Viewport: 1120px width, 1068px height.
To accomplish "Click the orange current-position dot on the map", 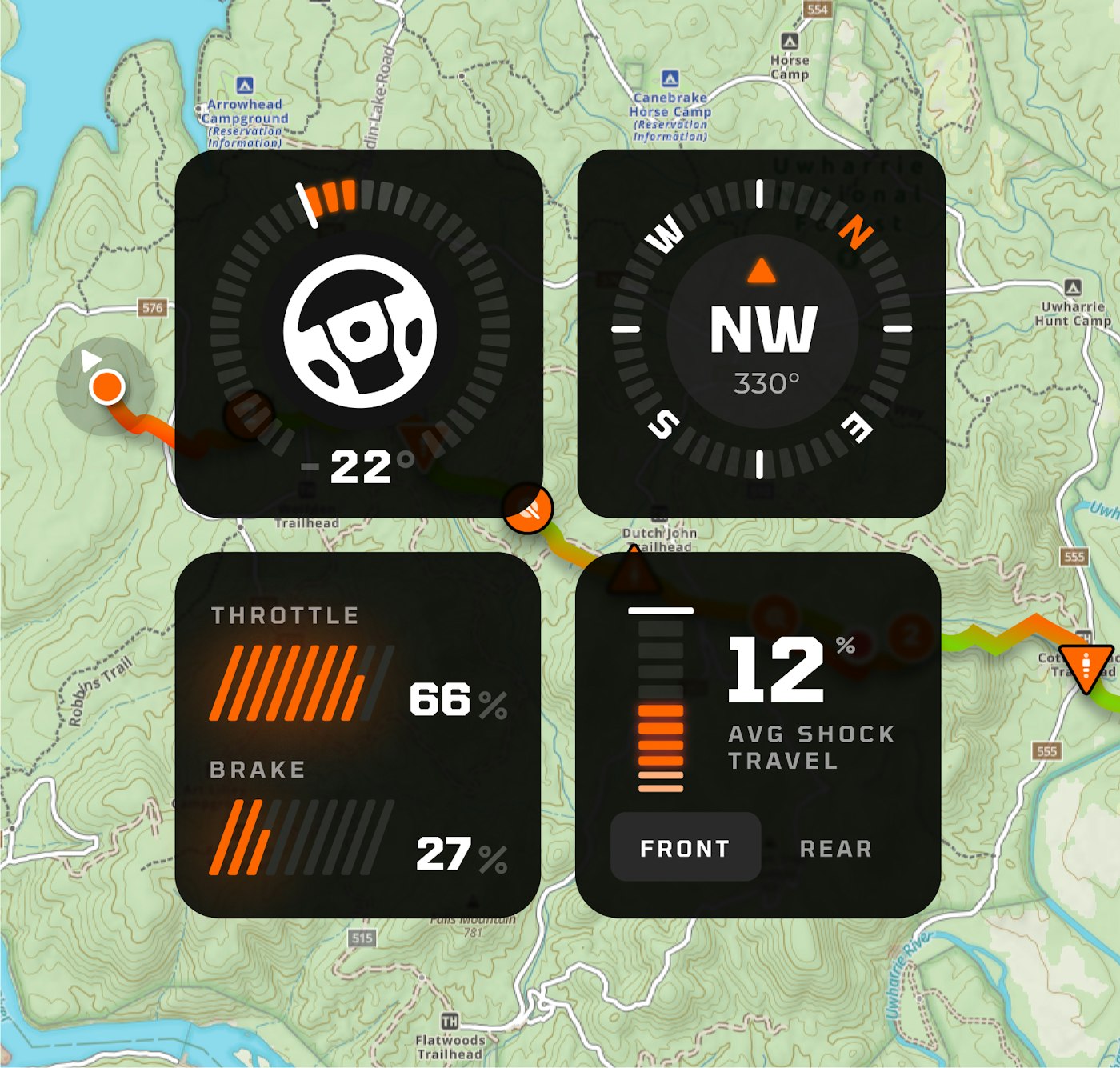I will click(107, 386).
